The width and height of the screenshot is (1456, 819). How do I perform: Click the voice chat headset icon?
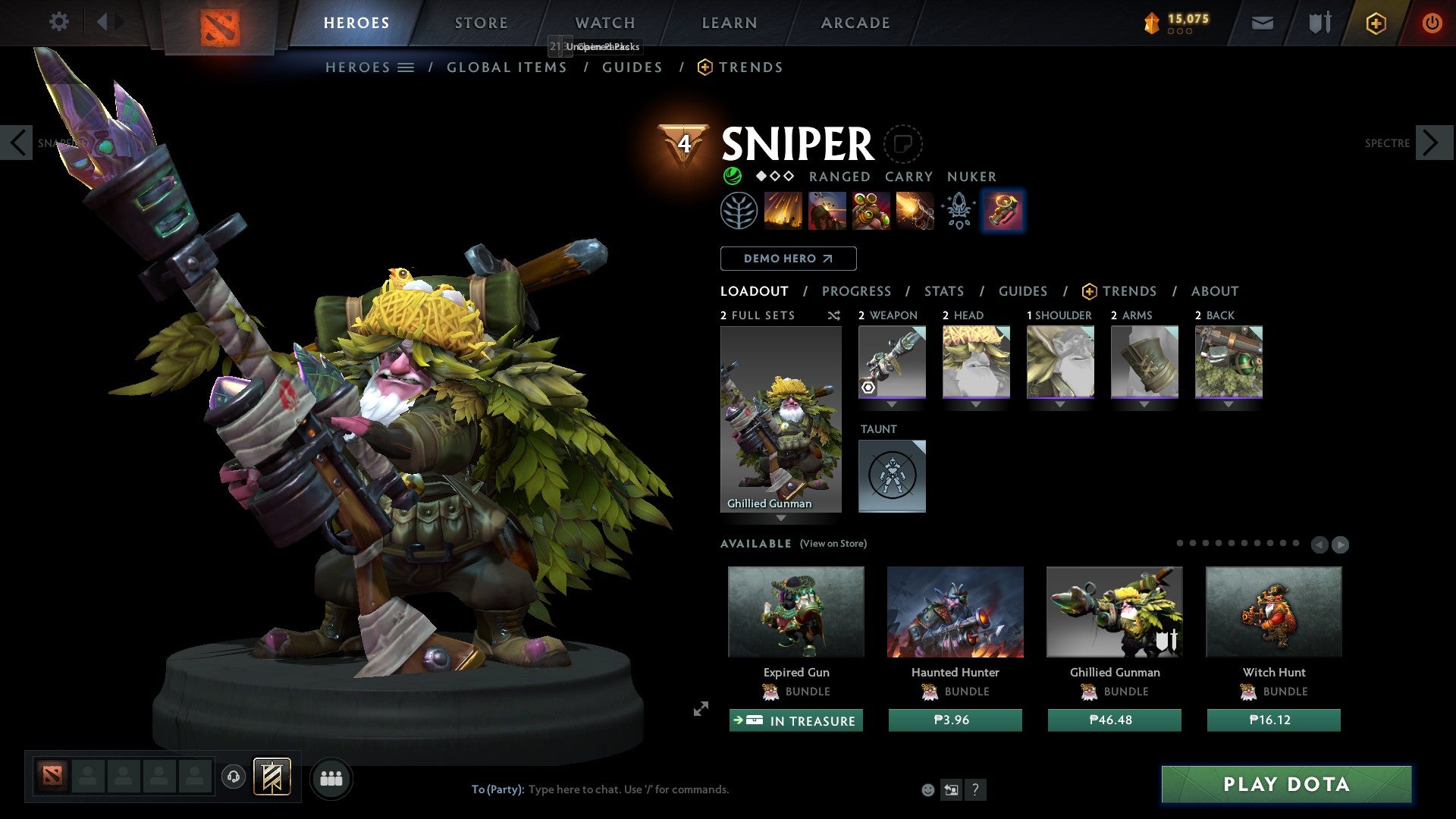(233, 777)
